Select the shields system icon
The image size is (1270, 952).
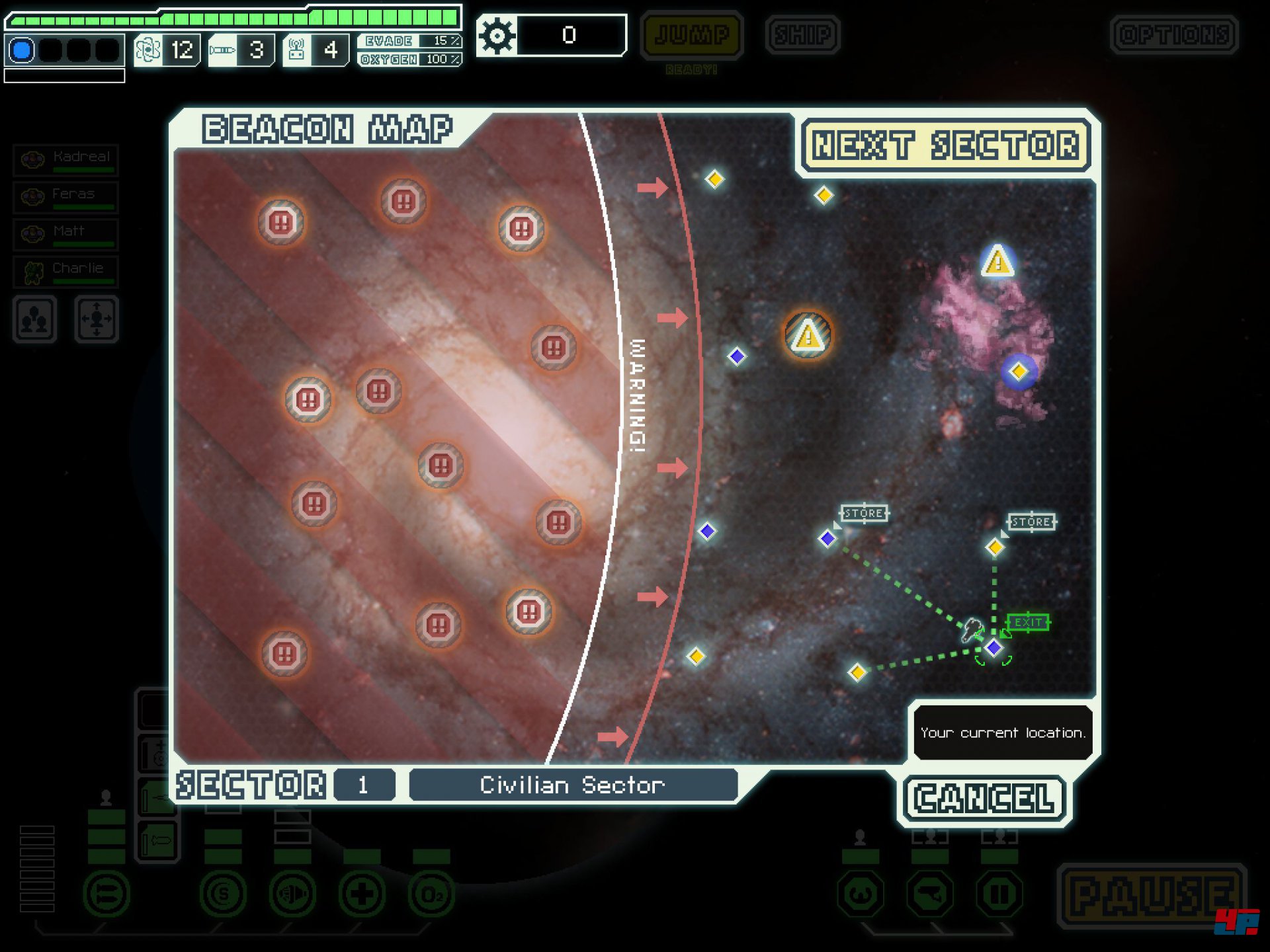[223, 895]
